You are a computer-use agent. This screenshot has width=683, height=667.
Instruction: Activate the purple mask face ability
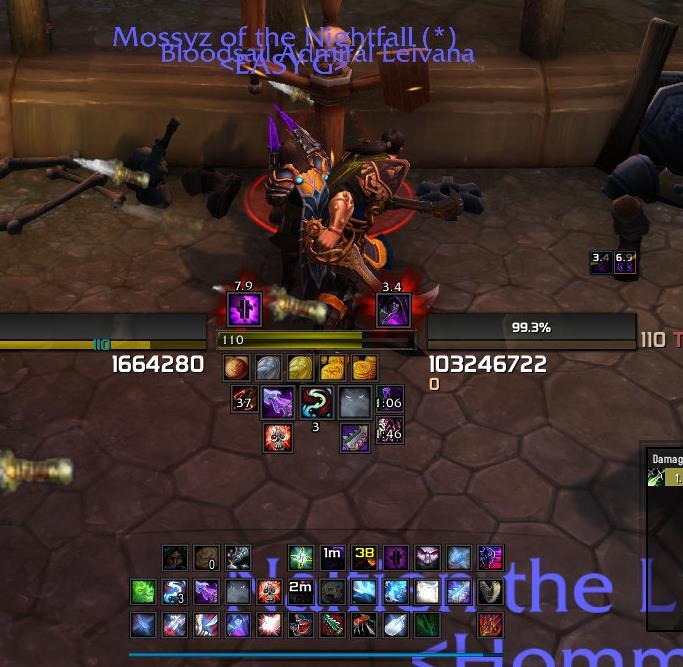tap(427, 558)
